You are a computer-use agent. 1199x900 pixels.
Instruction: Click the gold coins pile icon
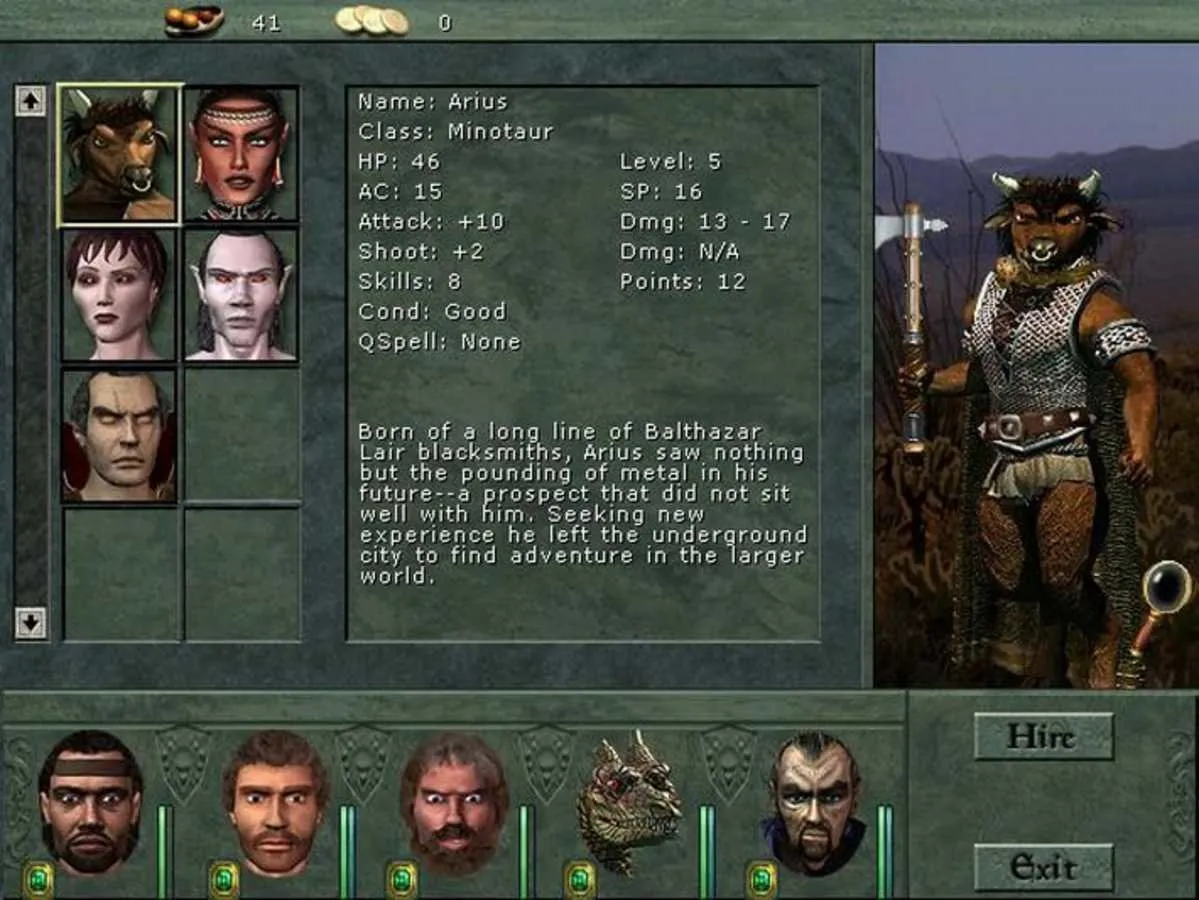(372, 20)
